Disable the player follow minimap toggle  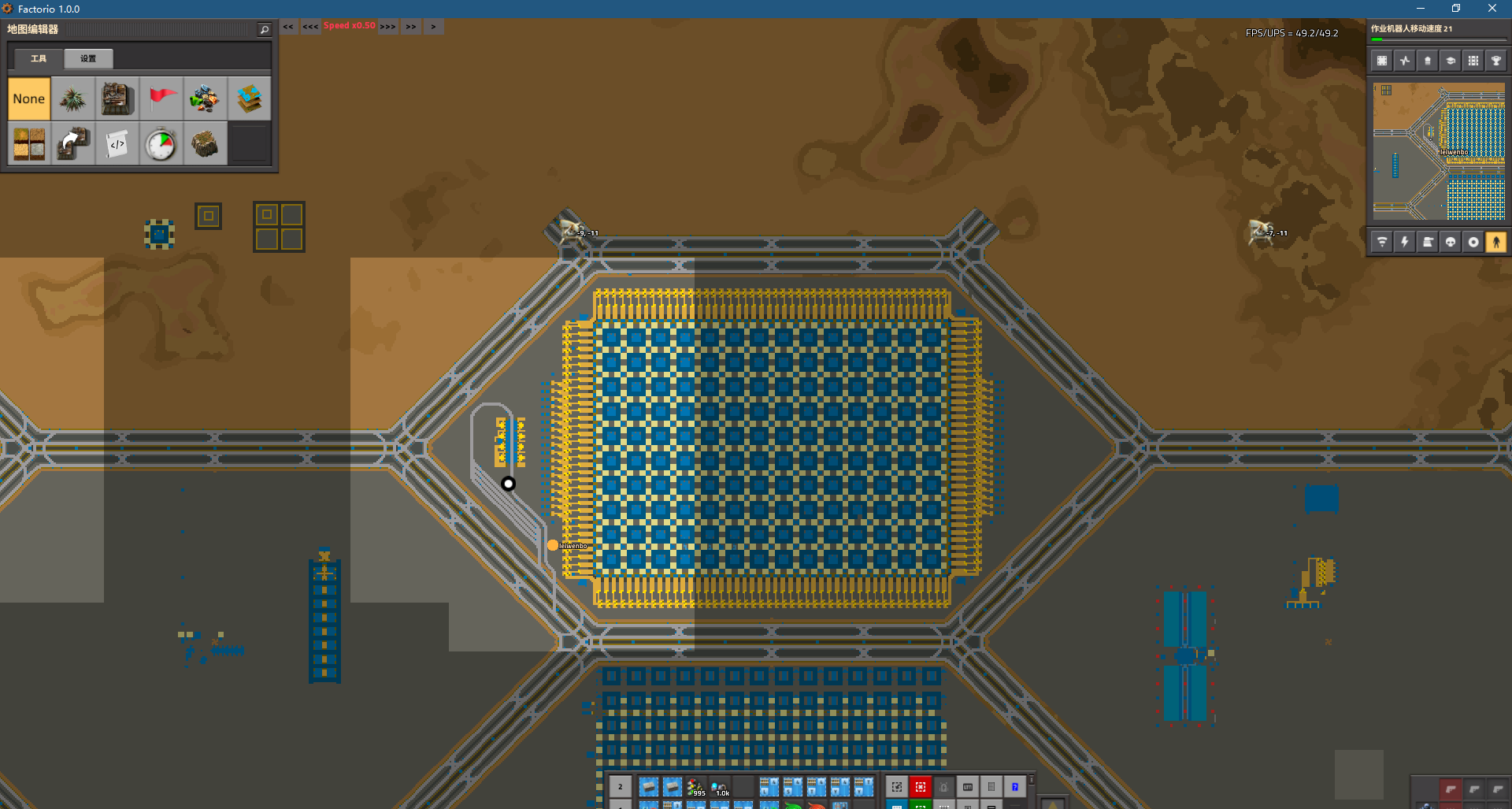1497,242
